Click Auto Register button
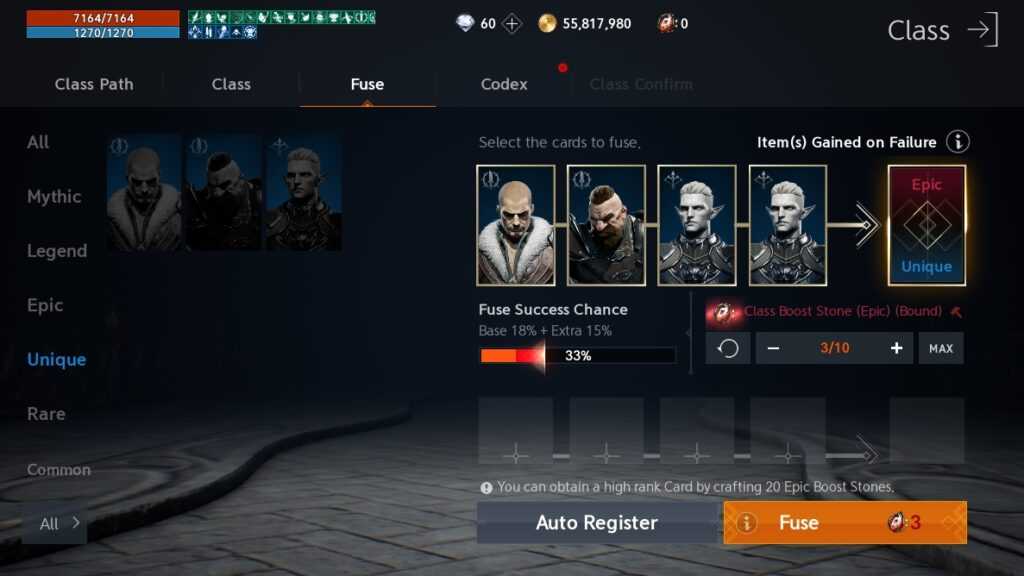The width and height of the screenshot is (1024, 576). [x=597, y=523]
